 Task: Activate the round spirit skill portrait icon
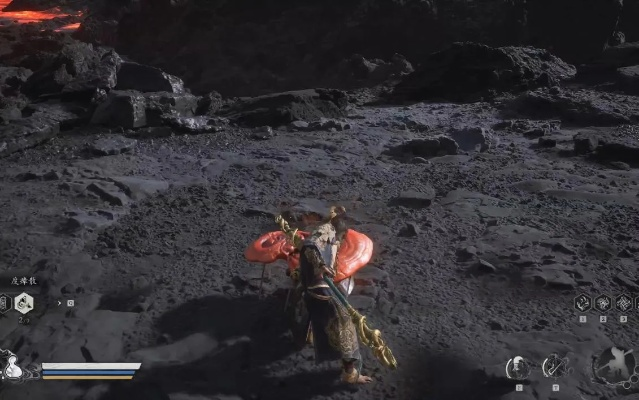(x=518, y=367)
